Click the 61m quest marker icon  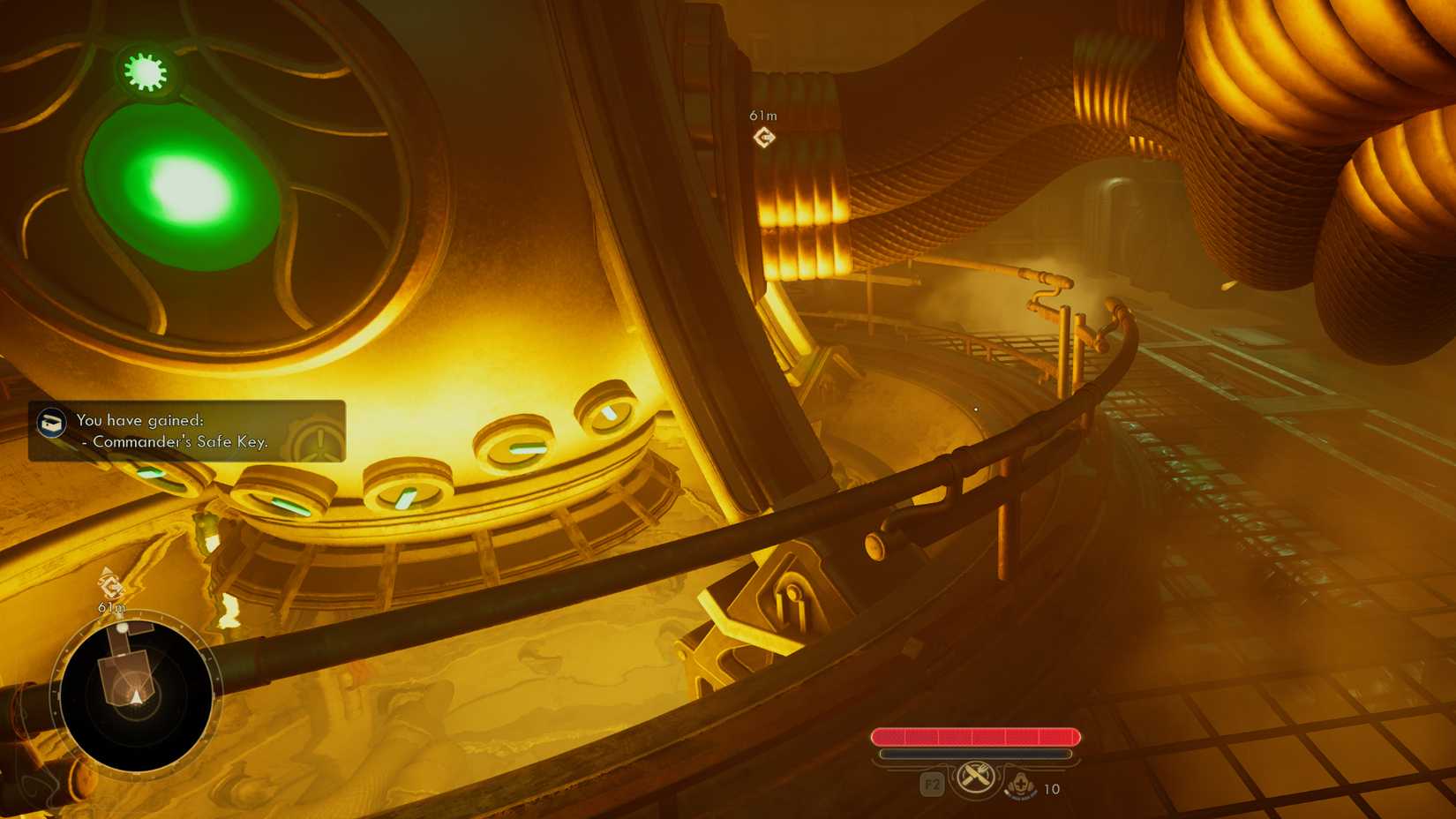(x=762, y=135)
